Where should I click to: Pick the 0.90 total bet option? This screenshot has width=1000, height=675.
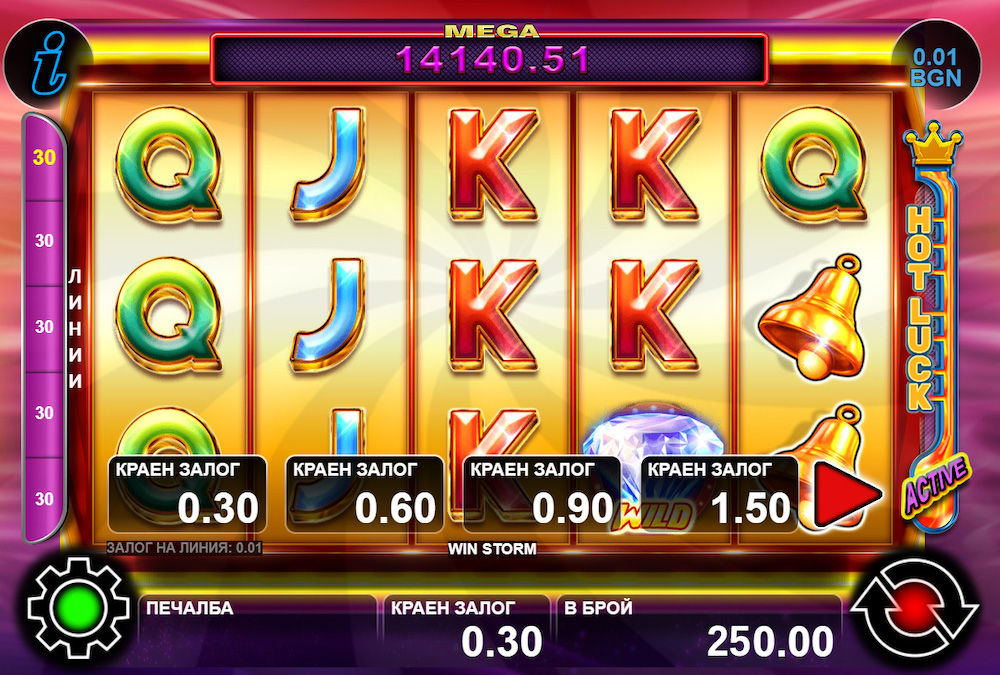[542, 494]
